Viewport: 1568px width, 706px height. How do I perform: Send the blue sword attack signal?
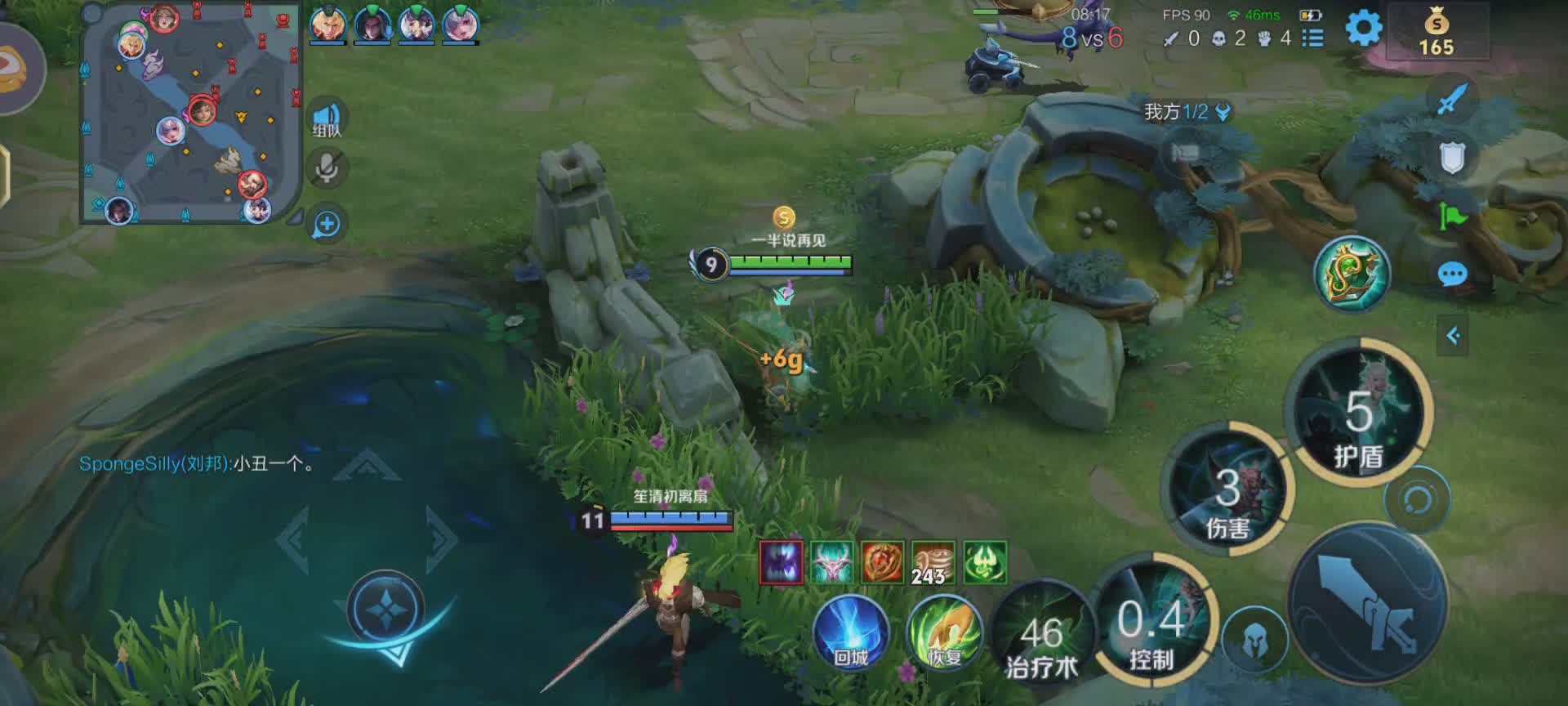click(1451, 100)
